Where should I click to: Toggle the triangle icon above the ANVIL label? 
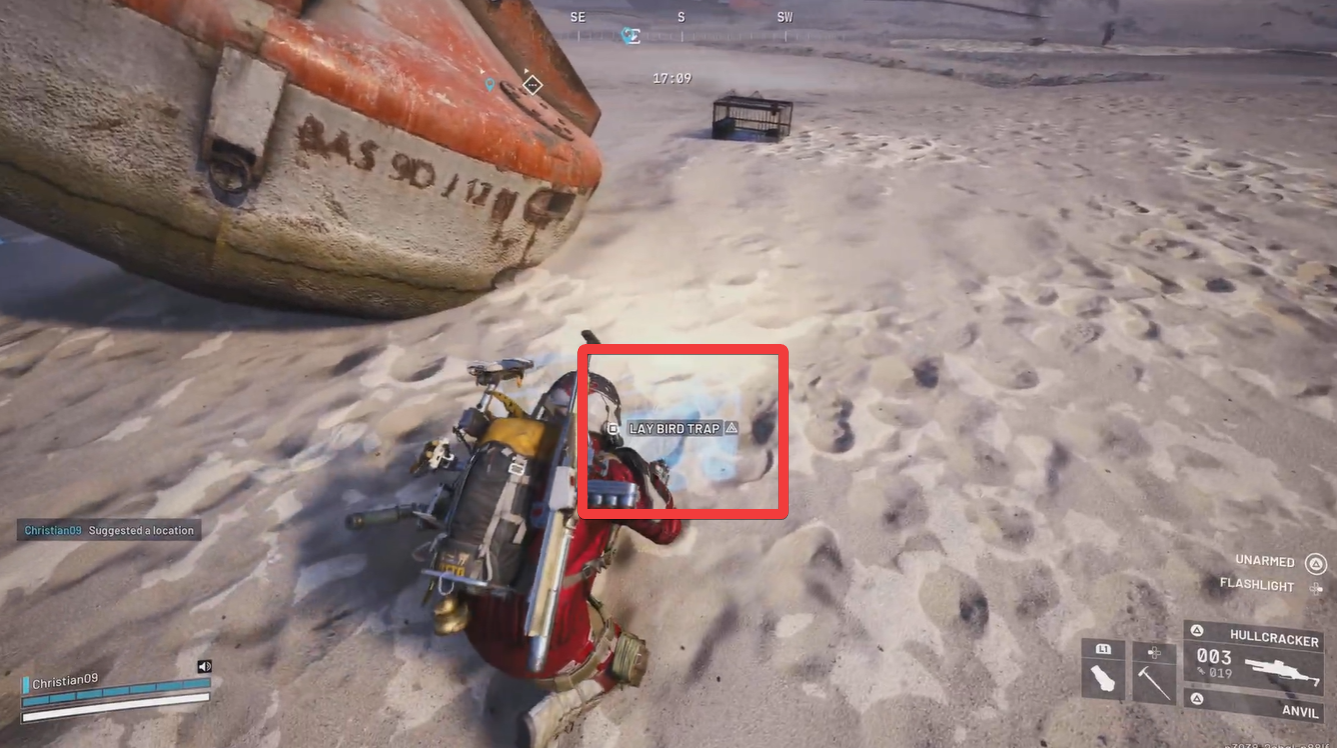1198,697
